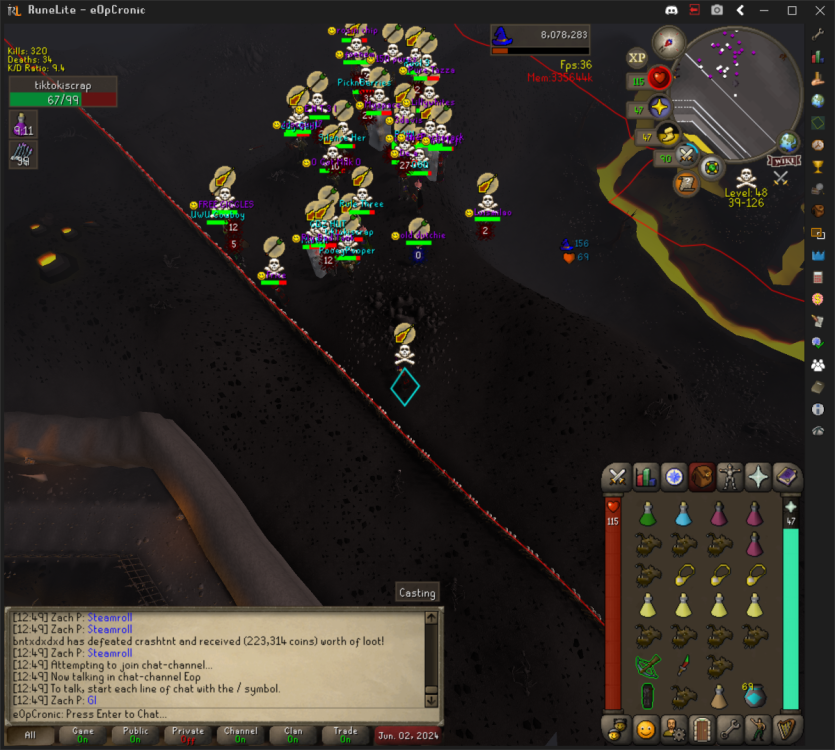Open the logout door tab
835x750 pixels.
click(x=702, y=726)
